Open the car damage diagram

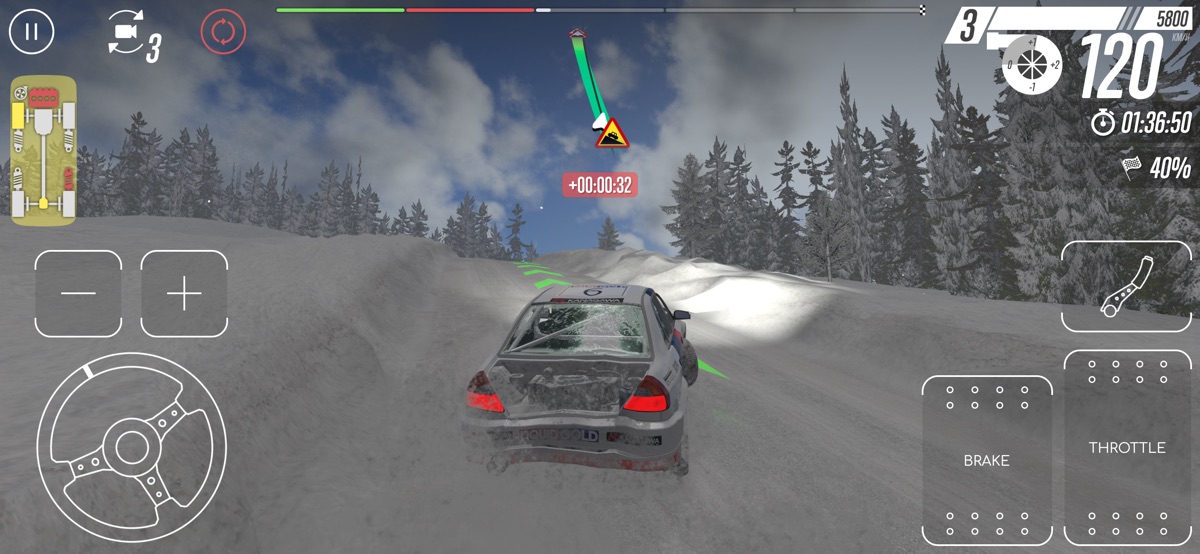coord(43,150)
